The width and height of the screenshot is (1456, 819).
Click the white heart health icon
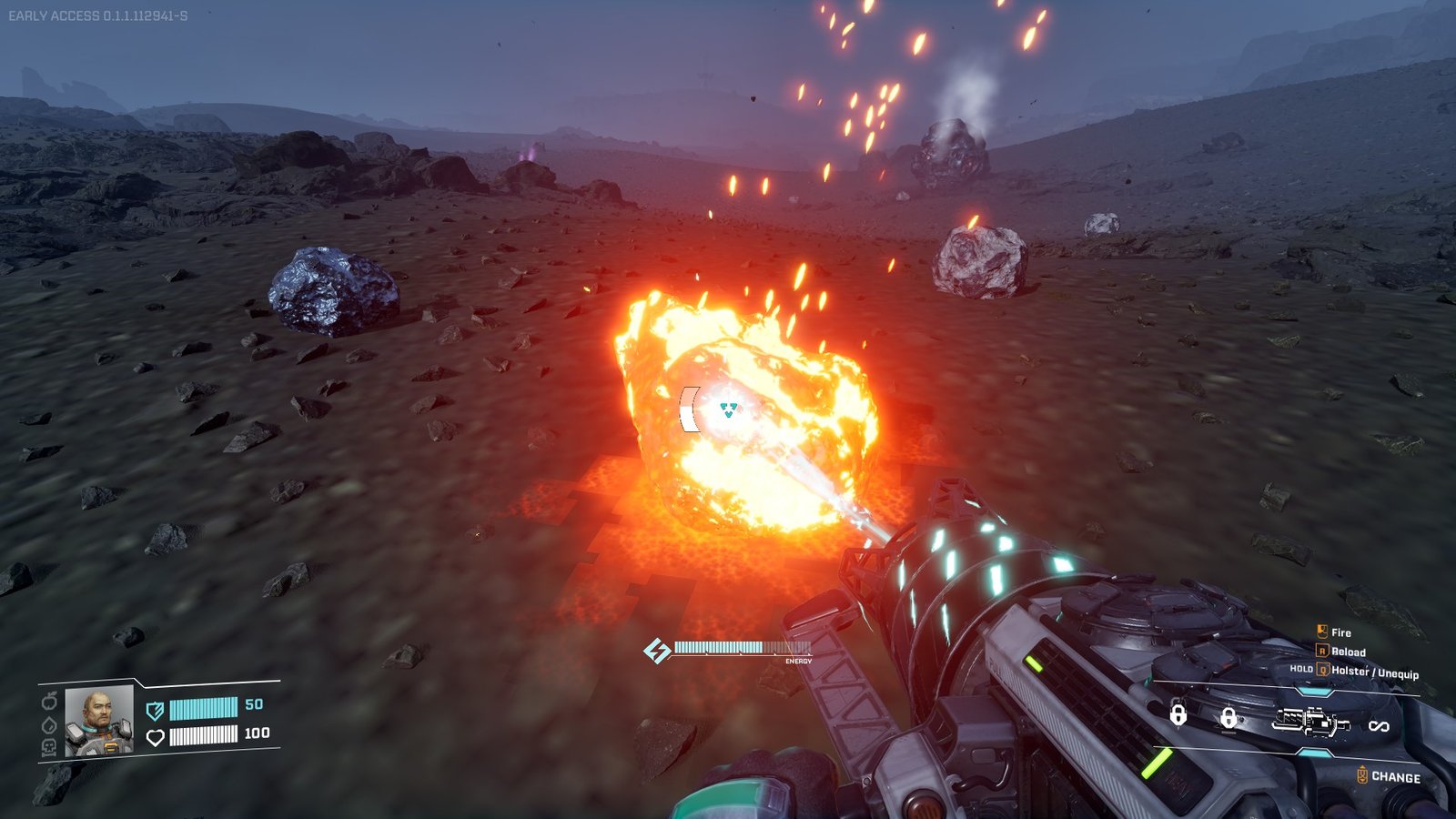click(156, 736)
